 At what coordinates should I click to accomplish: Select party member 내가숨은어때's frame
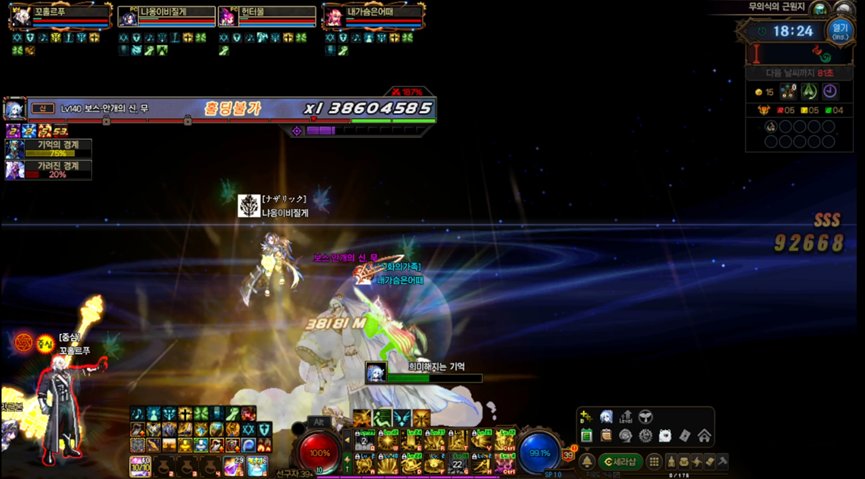click(x=332, y=17)
